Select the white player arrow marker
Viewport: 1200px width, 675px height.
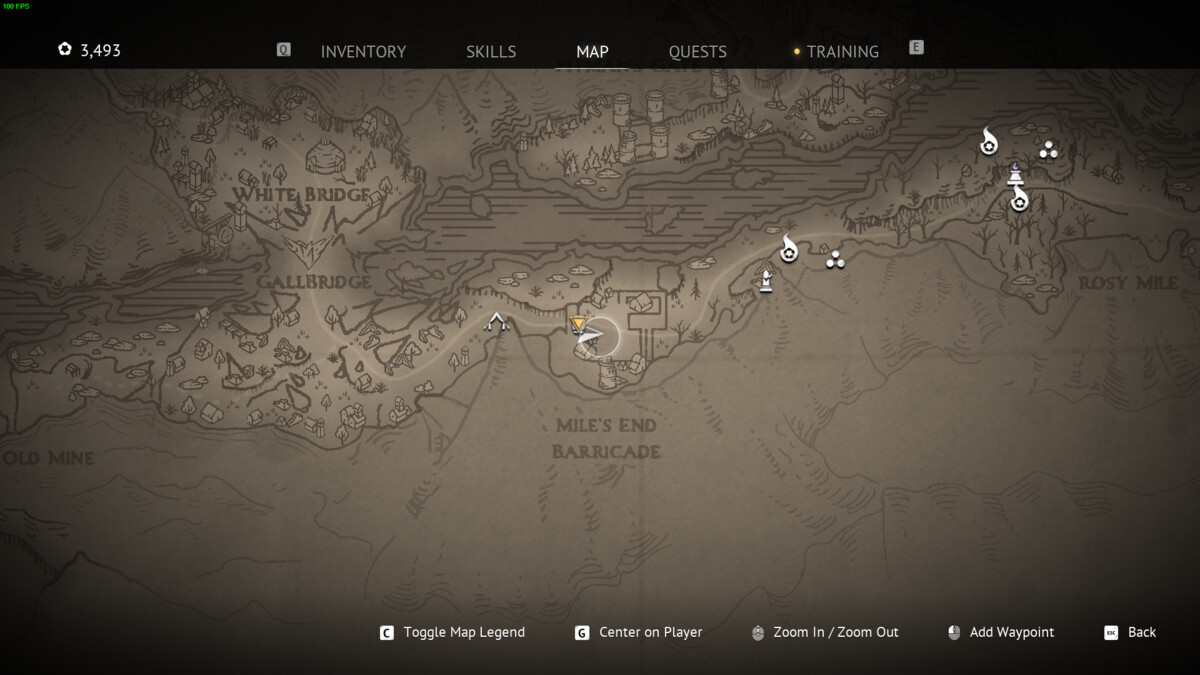click(591, 338)
